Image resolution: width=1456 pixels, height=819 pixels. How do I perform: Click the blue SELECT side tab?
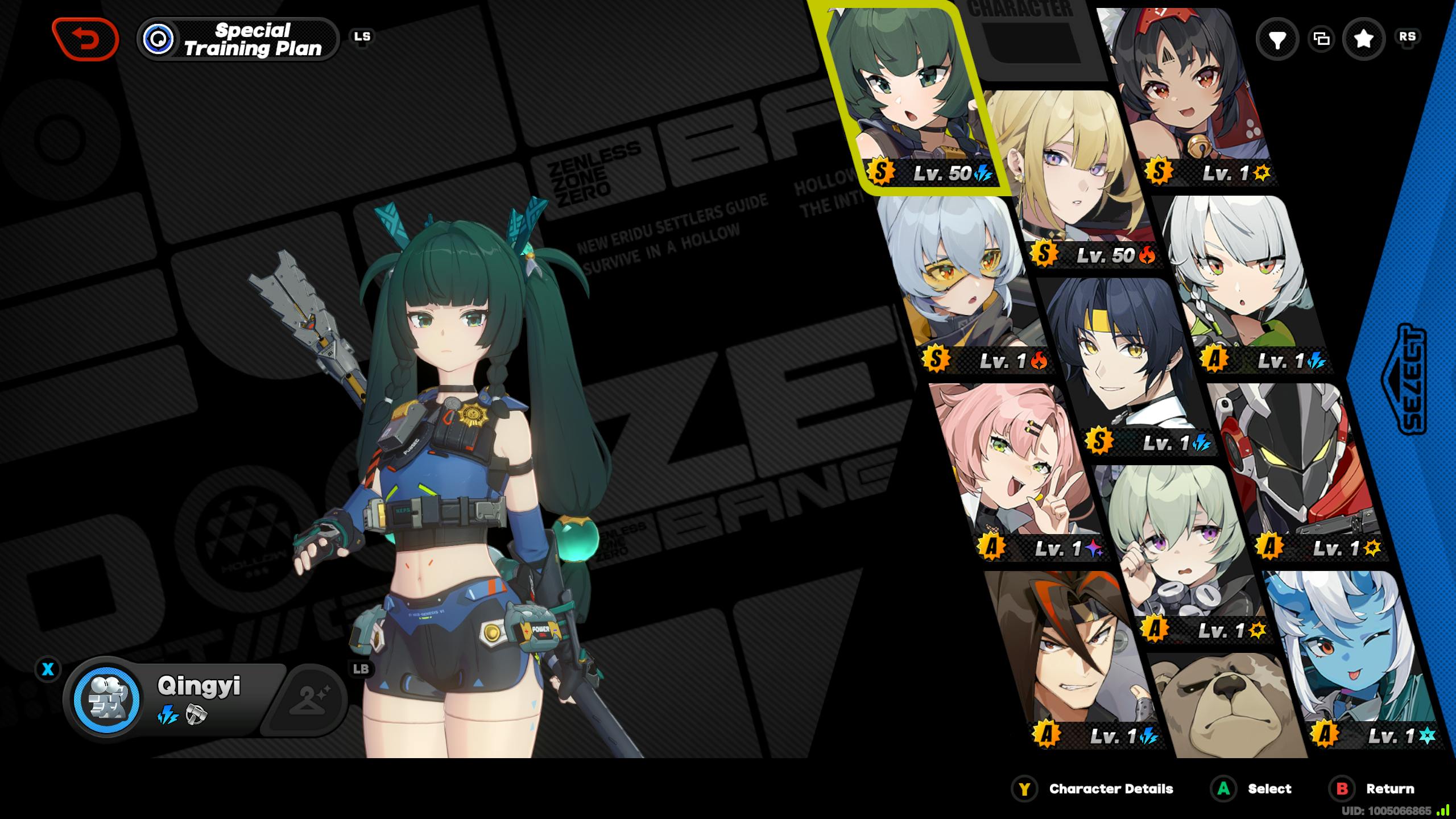click(x=1405, y=381)
